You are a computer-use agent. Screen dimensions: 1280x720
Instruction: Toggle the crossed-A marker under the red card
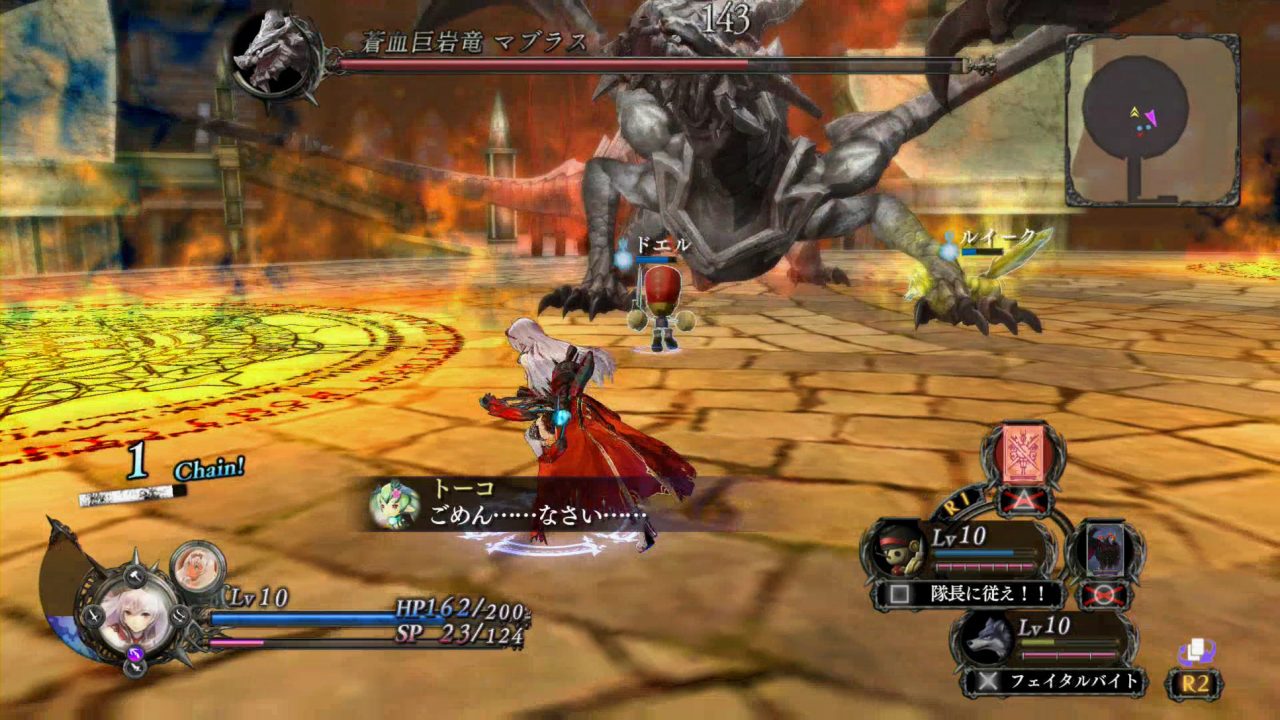point(1023,500)
